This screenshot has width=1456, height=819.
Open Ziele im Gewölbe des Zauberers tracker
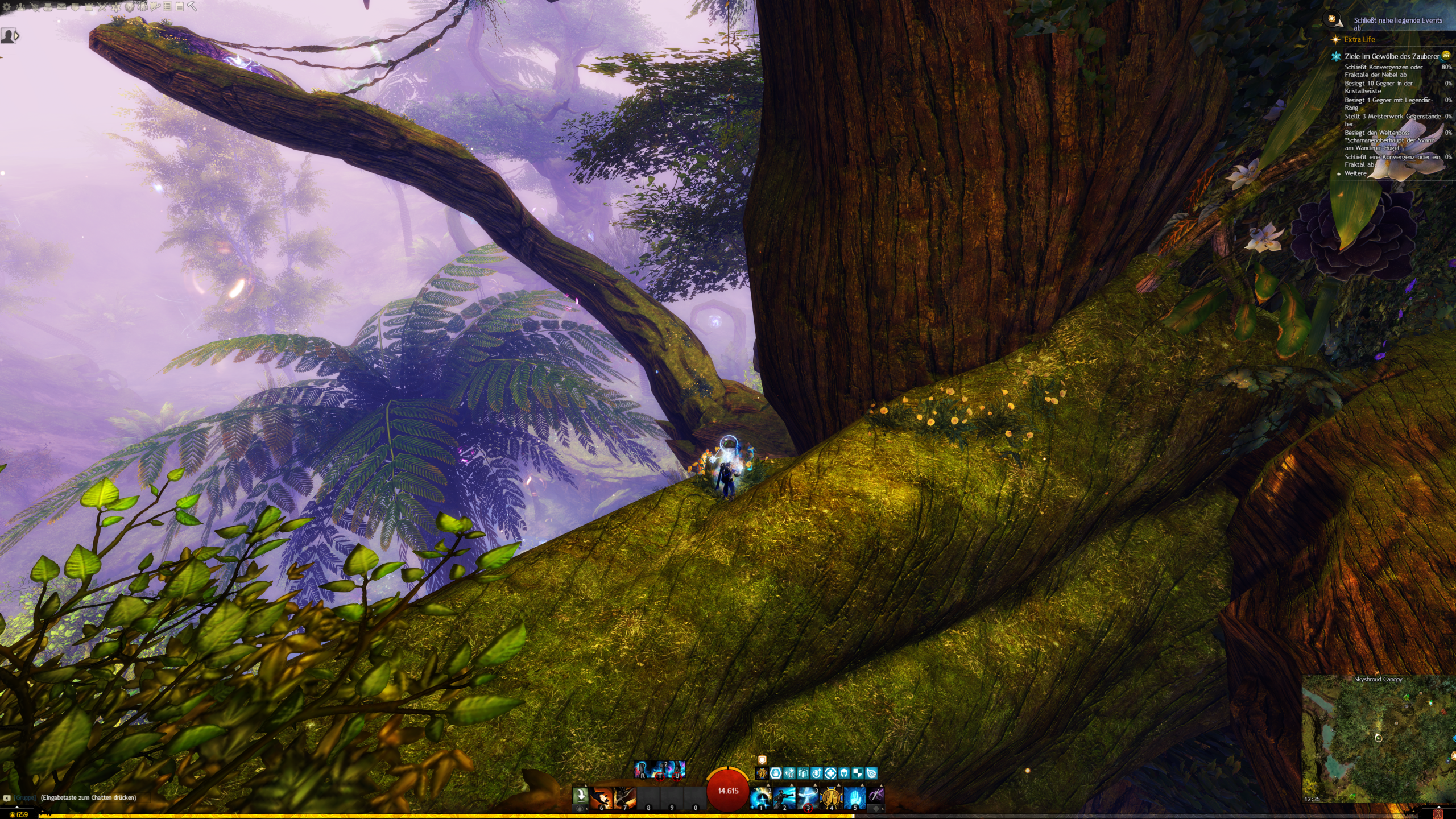[1391, 56]
